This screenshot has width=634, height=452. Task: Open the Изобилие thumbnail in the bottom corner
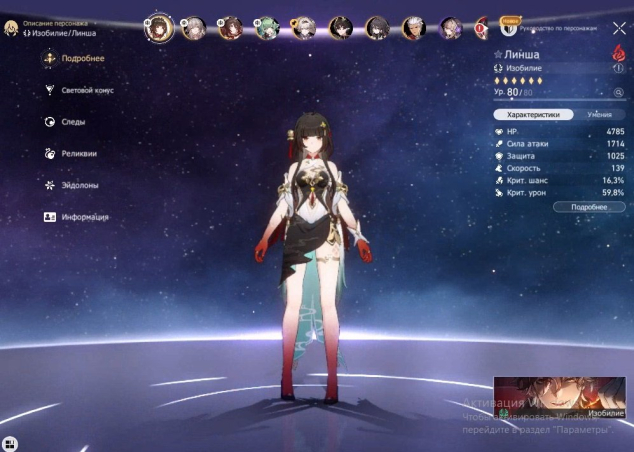(x=559, y=398)
